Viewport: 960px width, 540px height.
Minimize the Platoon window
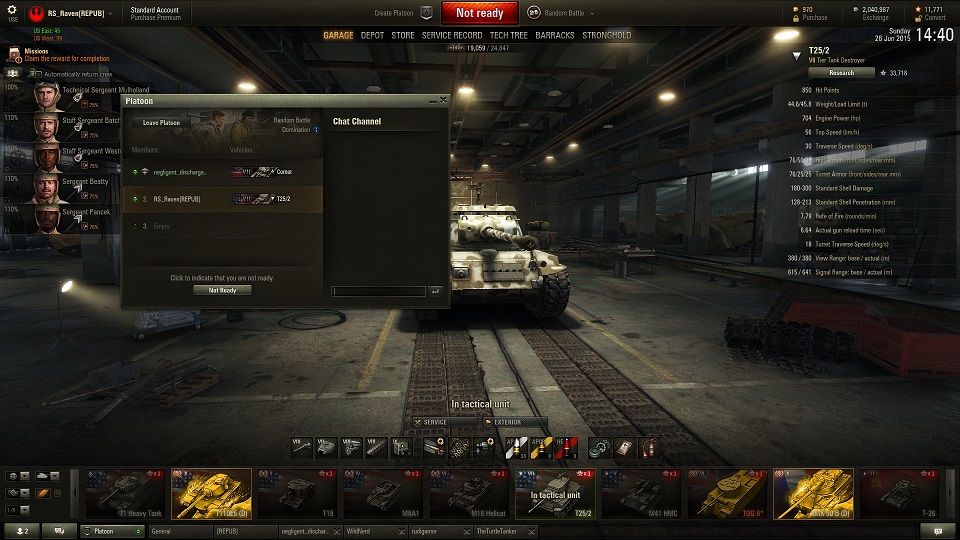(432, 100)
